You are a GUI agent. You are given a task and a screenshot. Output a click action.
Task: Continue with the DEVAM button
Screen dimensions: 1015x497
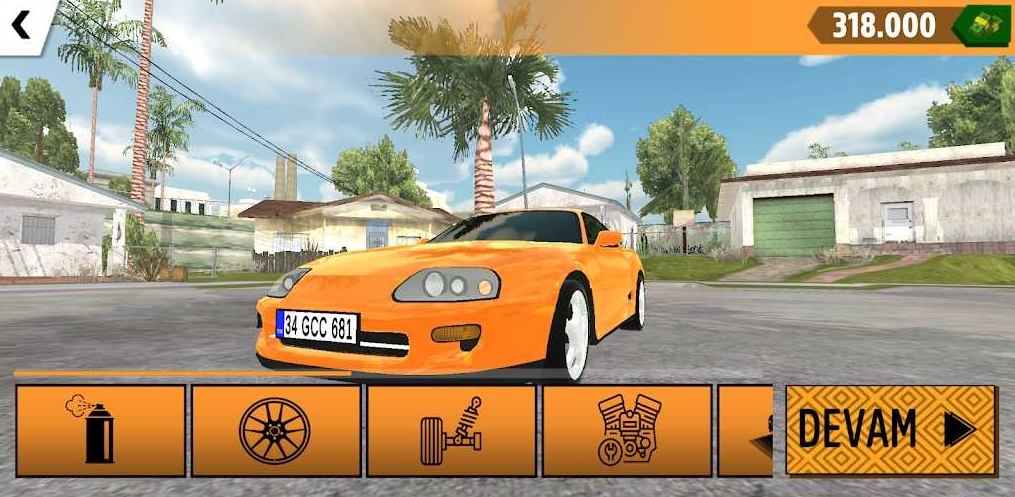click(x=890, y=430)
